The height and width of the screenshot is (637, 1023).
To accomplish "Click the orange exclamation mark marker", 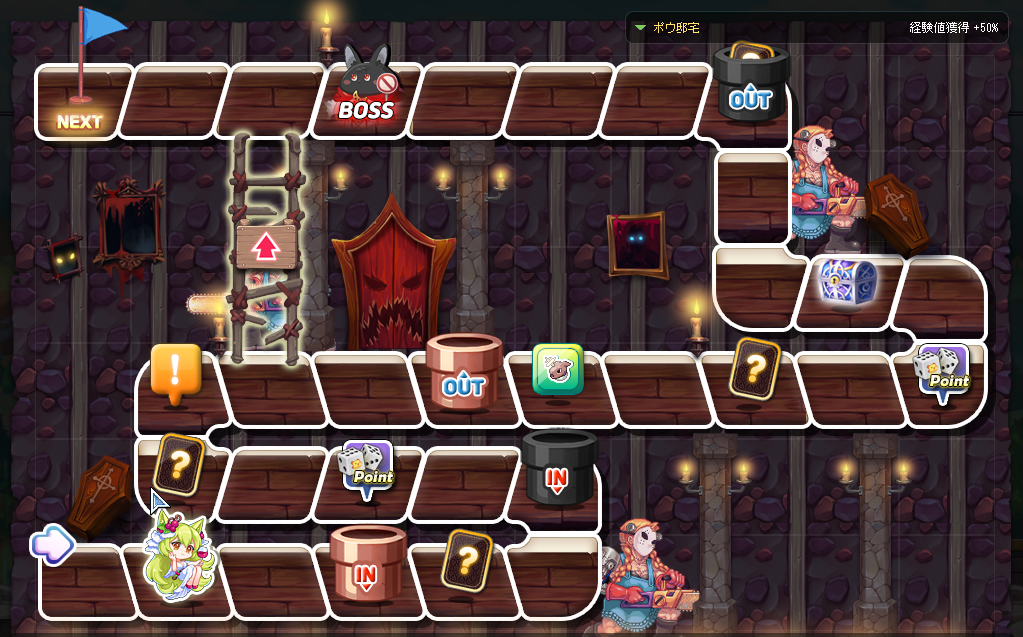I will [x=176, y=374].
